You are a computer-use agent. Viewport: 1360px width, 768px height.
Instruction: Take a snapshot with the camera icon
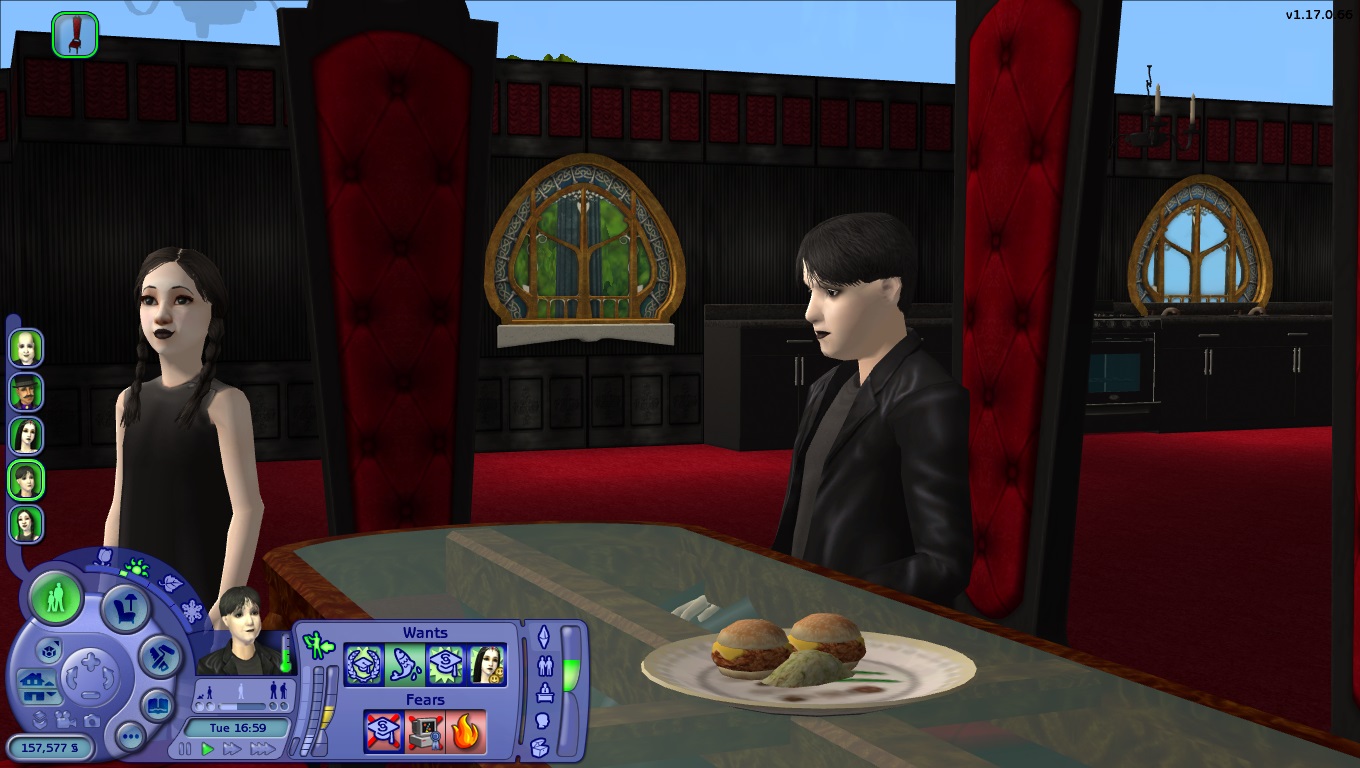coord(92,720)
